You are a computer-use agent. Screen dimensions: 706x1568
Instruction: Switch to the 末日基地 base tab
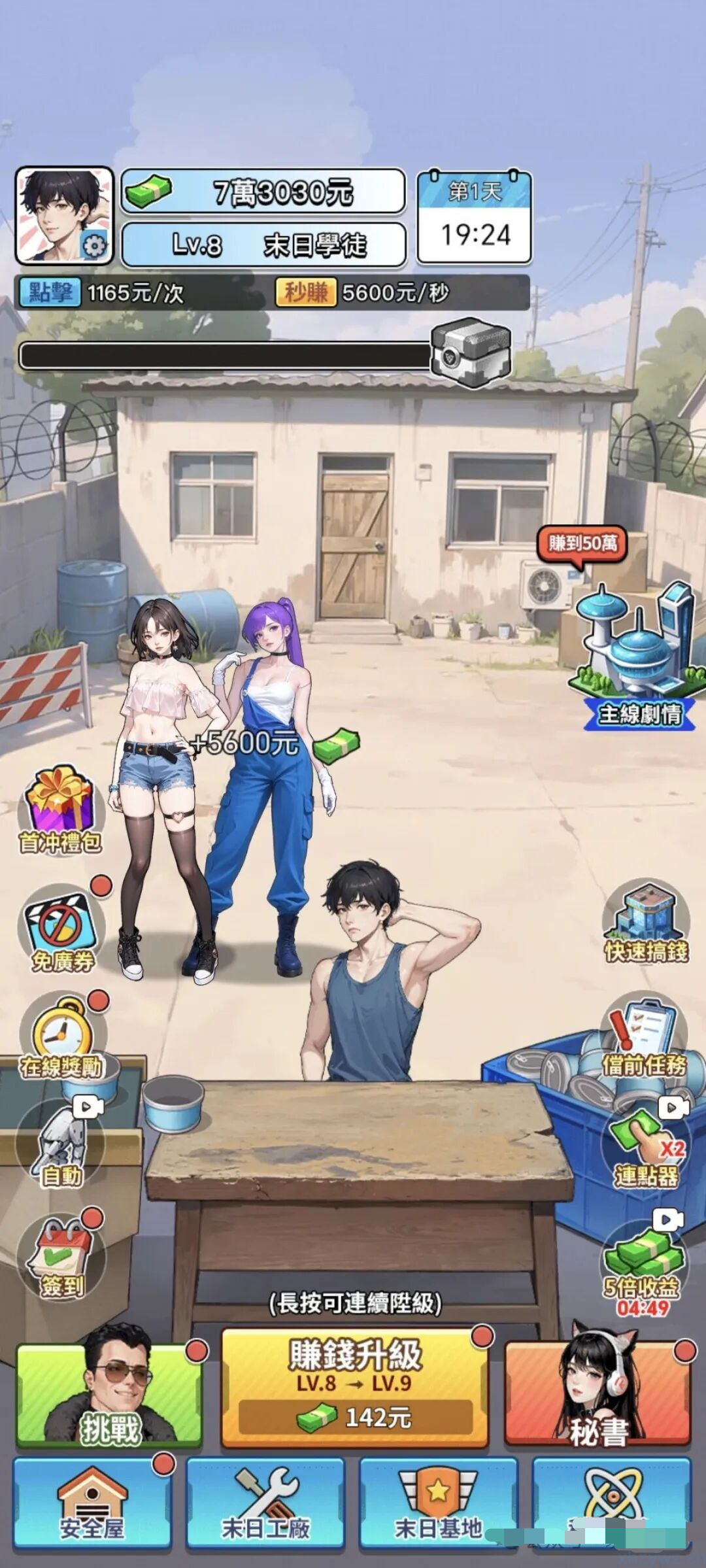[x=438, y=1501]
